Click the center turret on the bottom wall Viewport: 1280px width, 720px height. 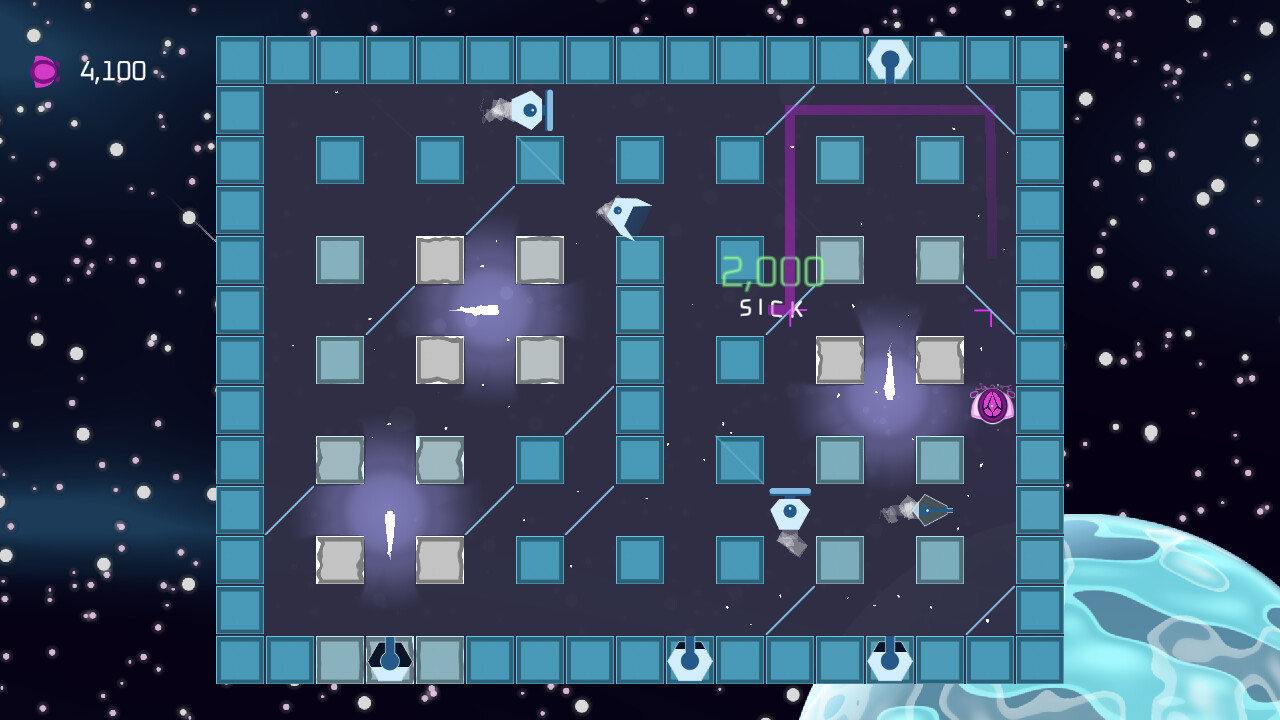click(x=690, y=660)
